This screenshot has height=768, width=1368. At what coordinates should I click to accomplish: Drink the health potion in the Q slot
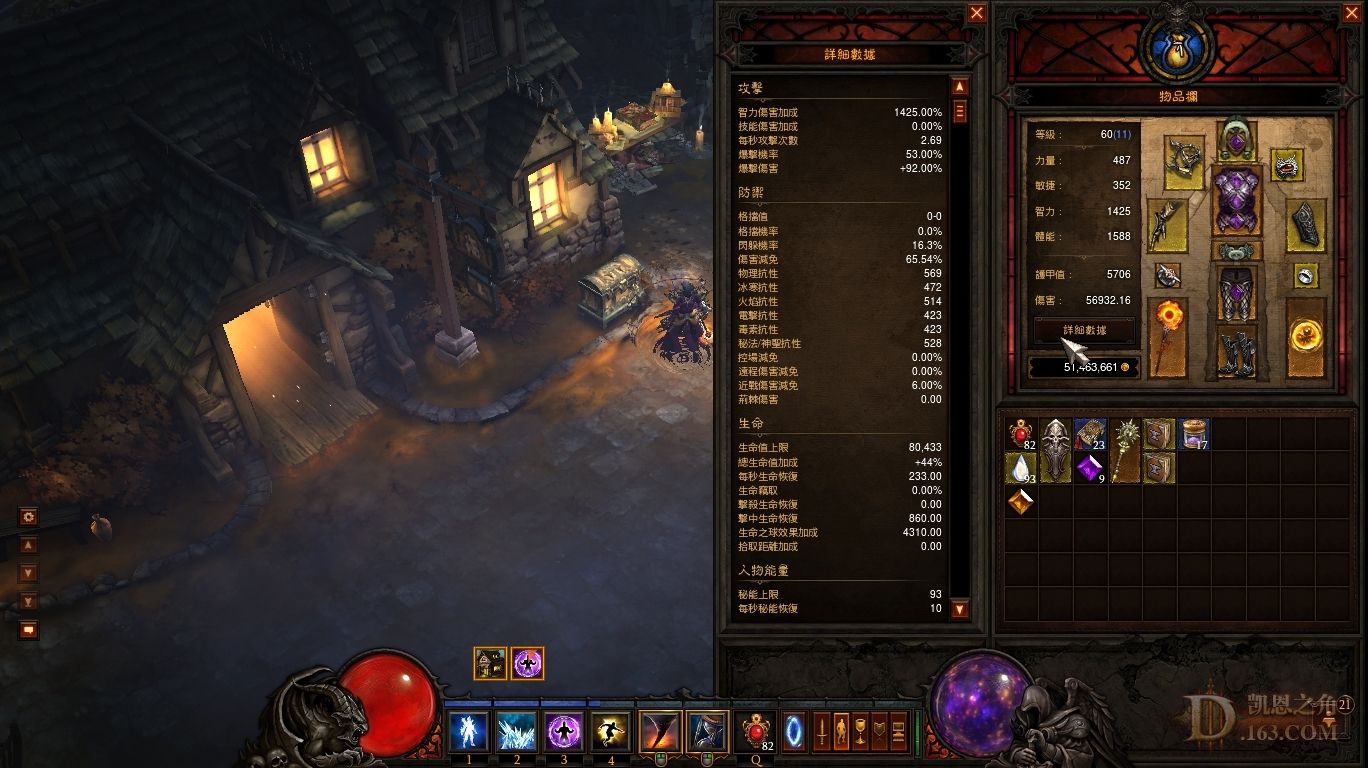(756, 730)
